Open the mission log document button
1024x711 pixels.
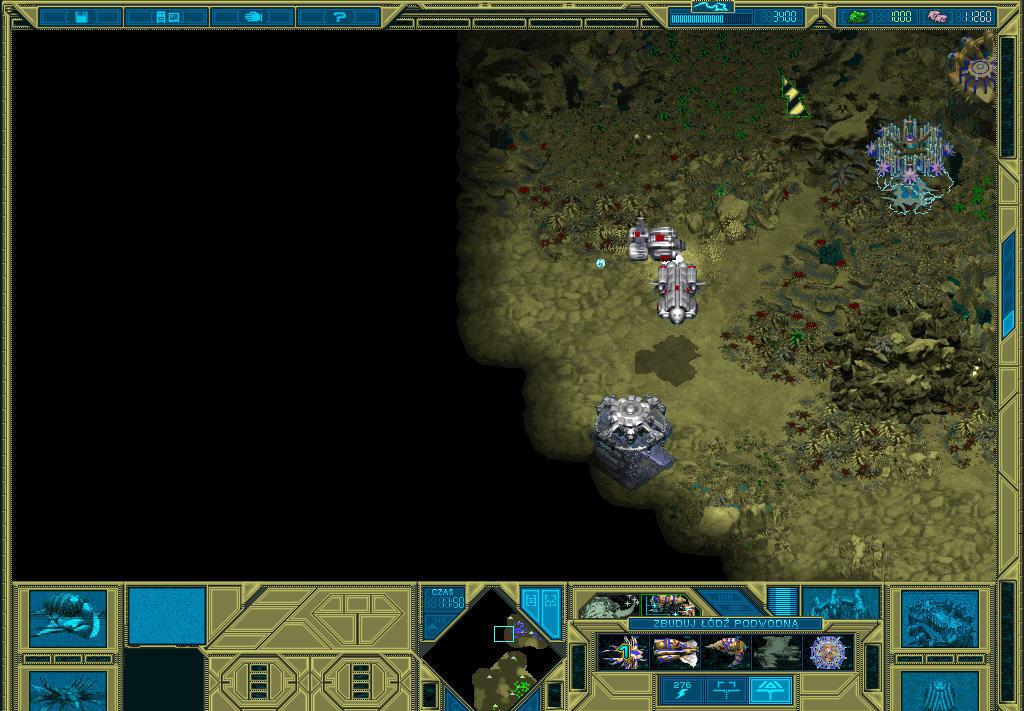point(167,17)
